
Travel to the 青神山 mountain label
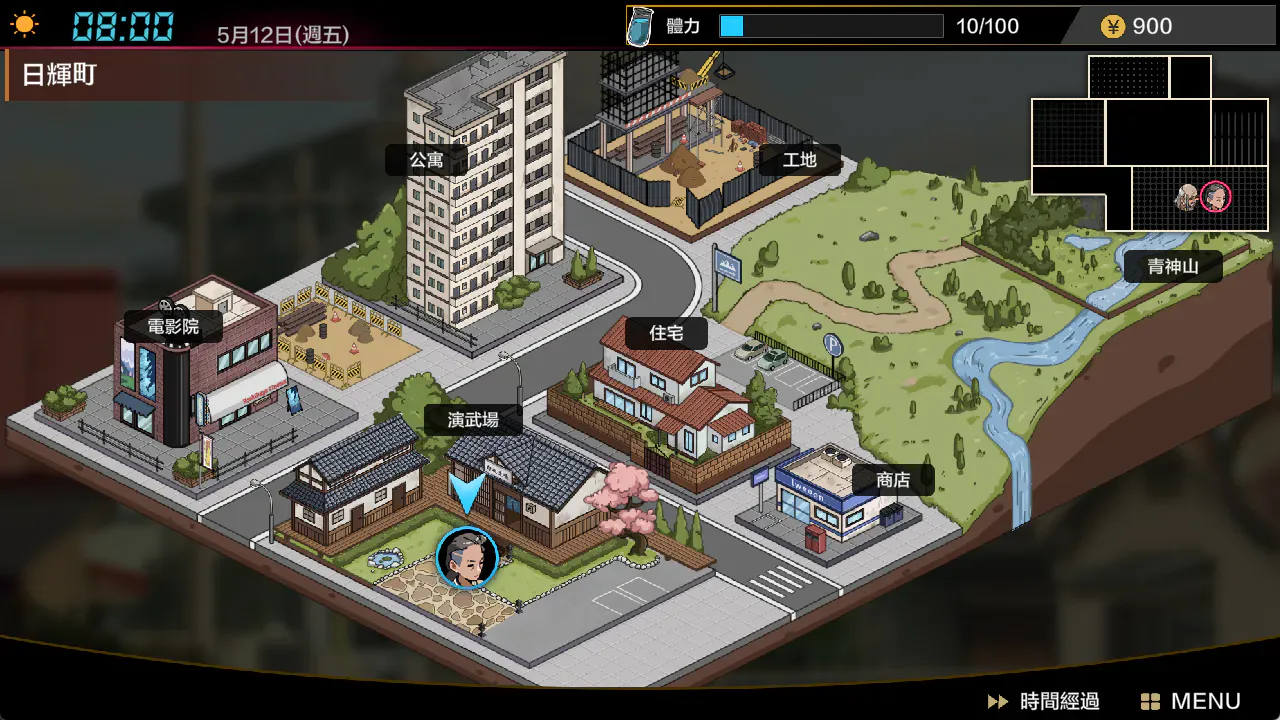point(1172,267)
